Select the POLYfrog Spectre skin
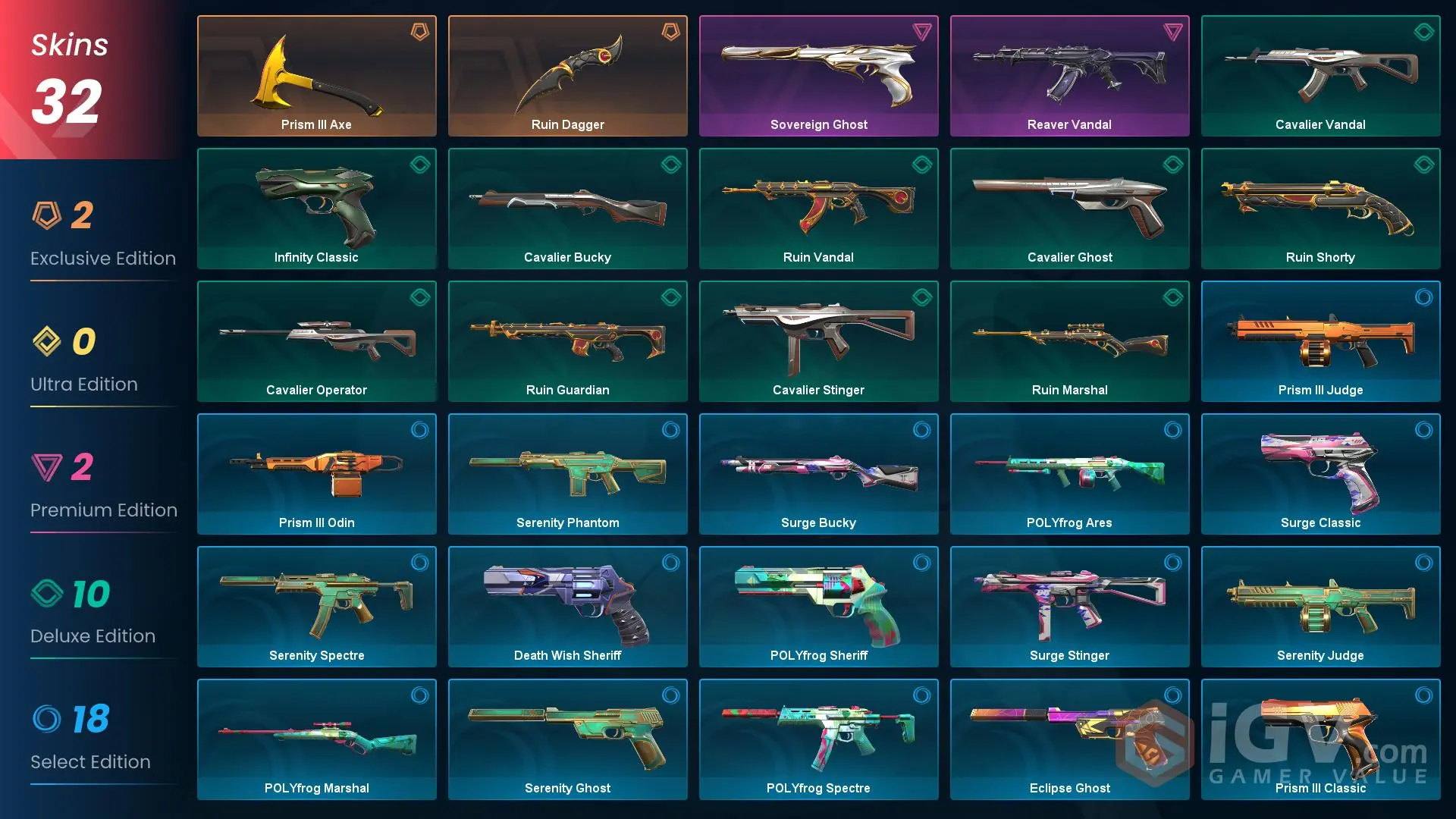Image resolution: width=1456 pixels, height=819 pixels. (x=818, y=738)
